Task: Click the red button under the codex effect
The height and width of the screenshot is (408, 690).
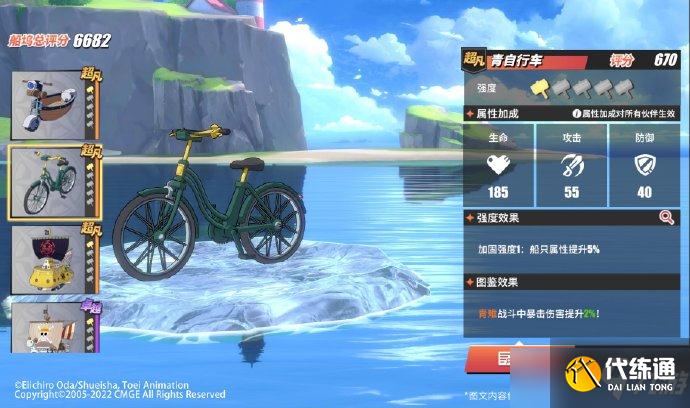Action: (508, 358)
